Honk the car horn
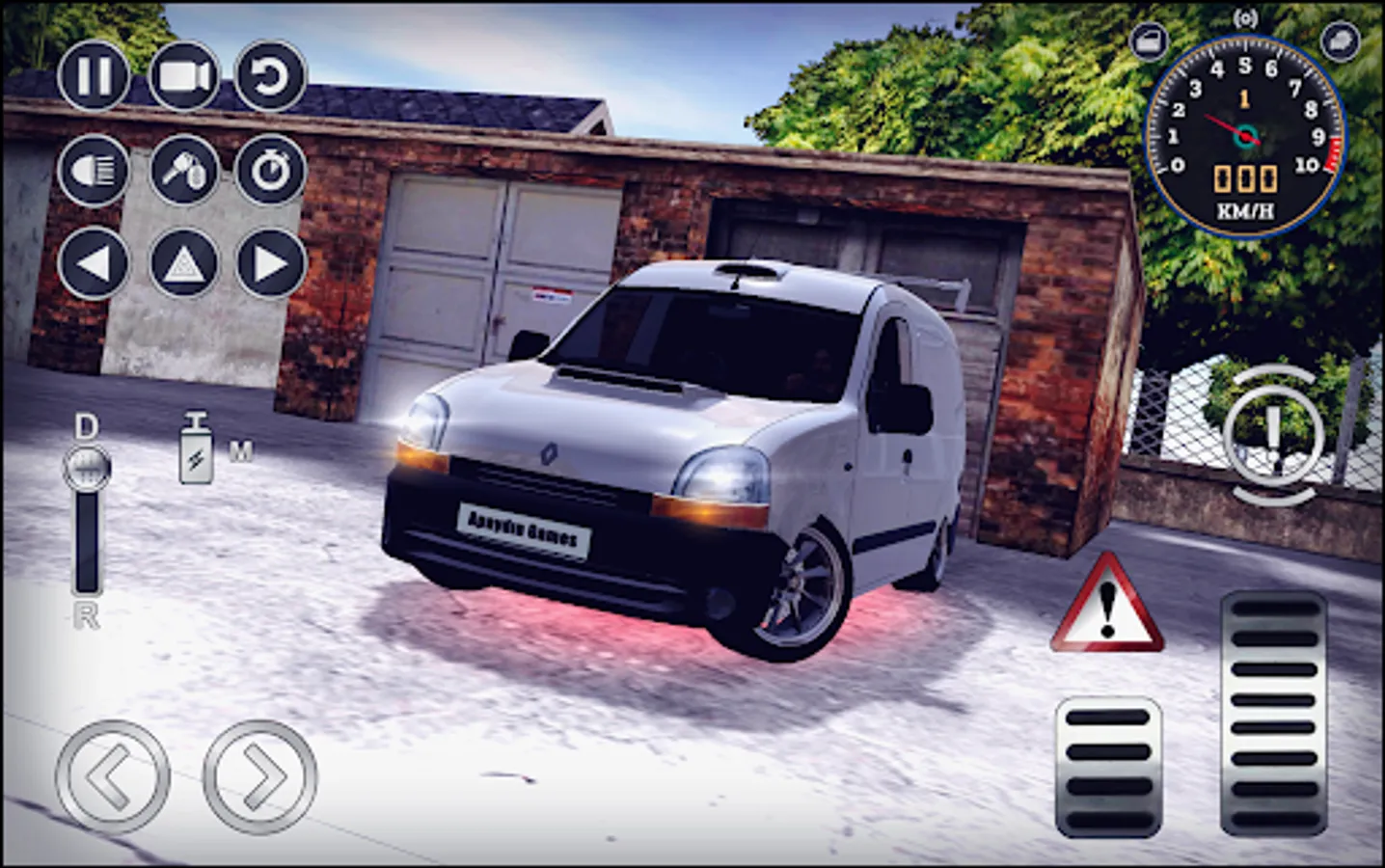Screen dimensions: 1385x868 [181, 172]
